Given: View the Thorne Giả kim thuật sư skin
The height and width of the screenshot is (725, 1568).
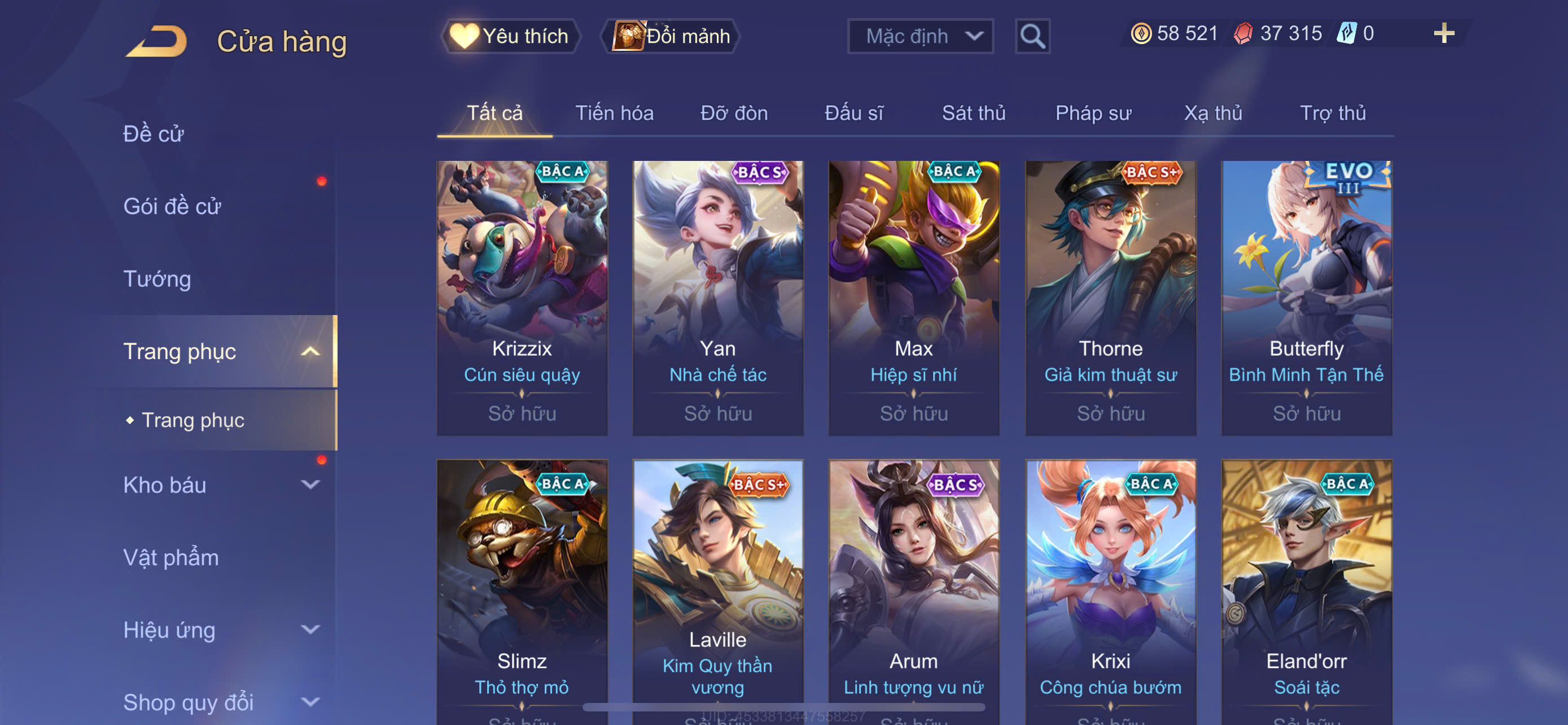Looking at the screenshot, I should pos(1110,297).
